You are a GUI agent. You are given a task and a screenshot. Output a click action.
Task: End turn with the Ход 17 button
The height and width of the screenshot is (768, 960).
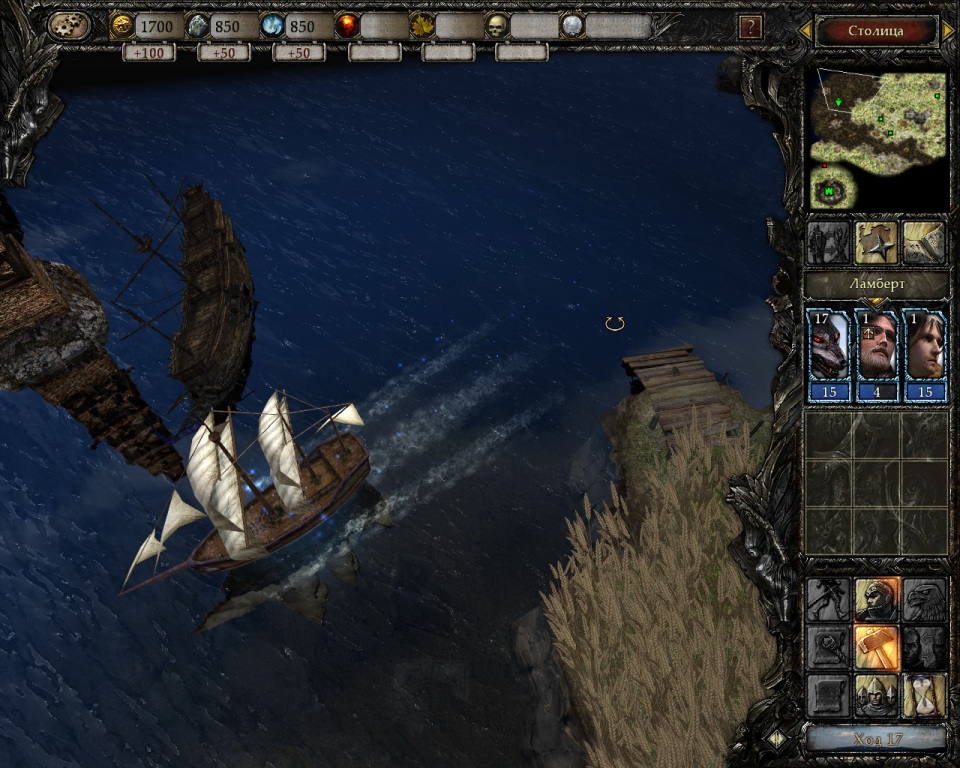pyautogui.click(x=876, y=739)
